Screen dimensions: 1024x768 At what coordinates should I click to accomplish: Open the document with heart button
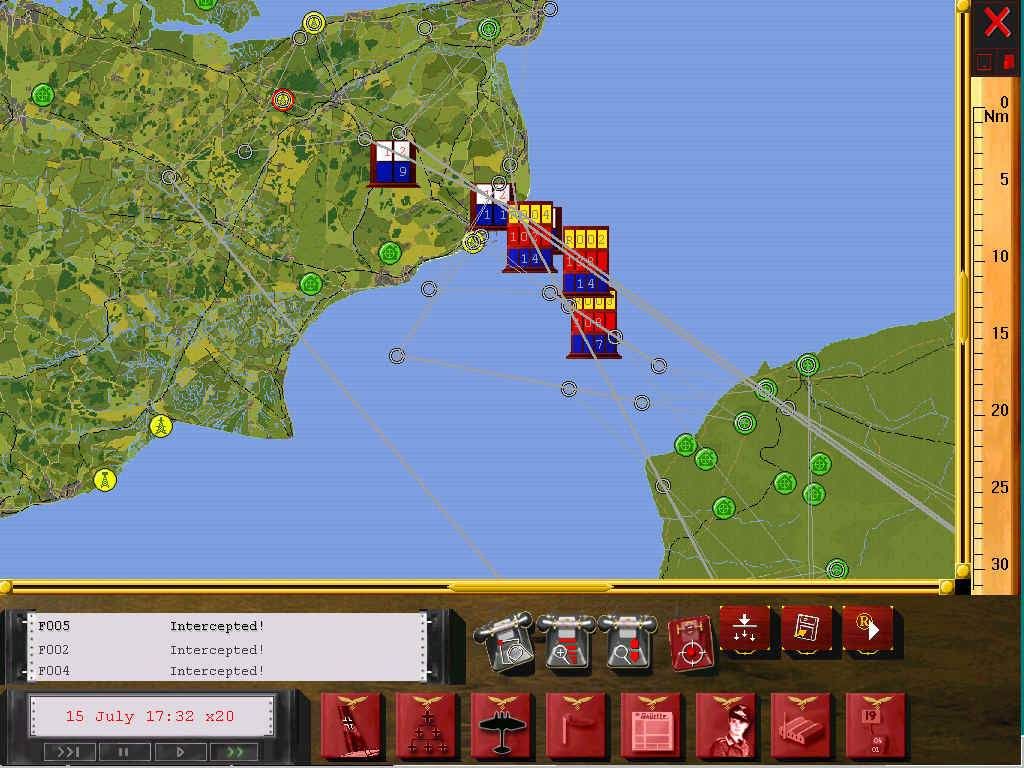(806, 630)
